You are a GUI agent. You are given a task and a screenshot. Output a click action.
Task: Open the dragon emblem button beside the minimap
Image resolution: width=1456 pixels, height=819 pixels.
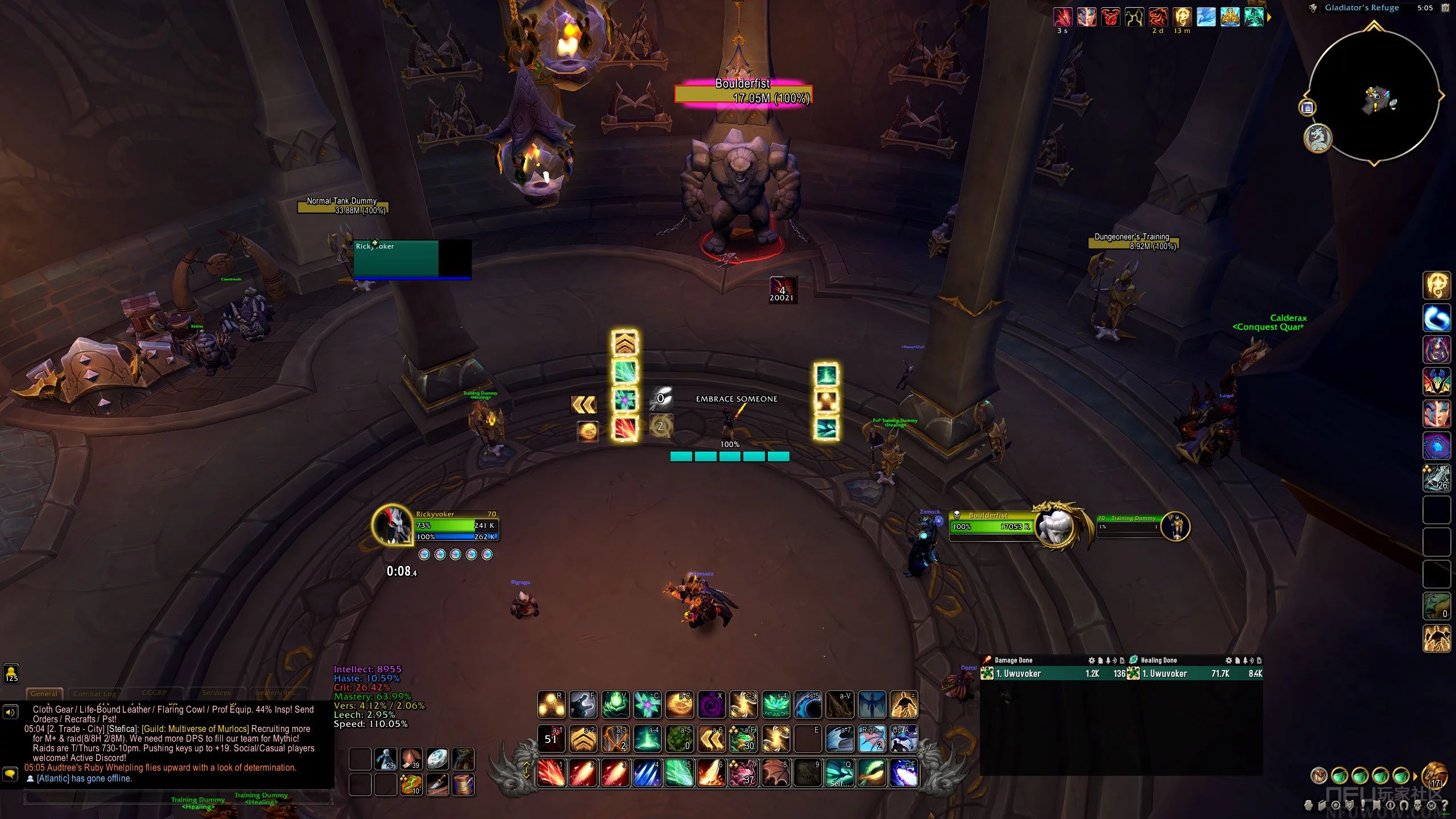(x=1317, y=138)
